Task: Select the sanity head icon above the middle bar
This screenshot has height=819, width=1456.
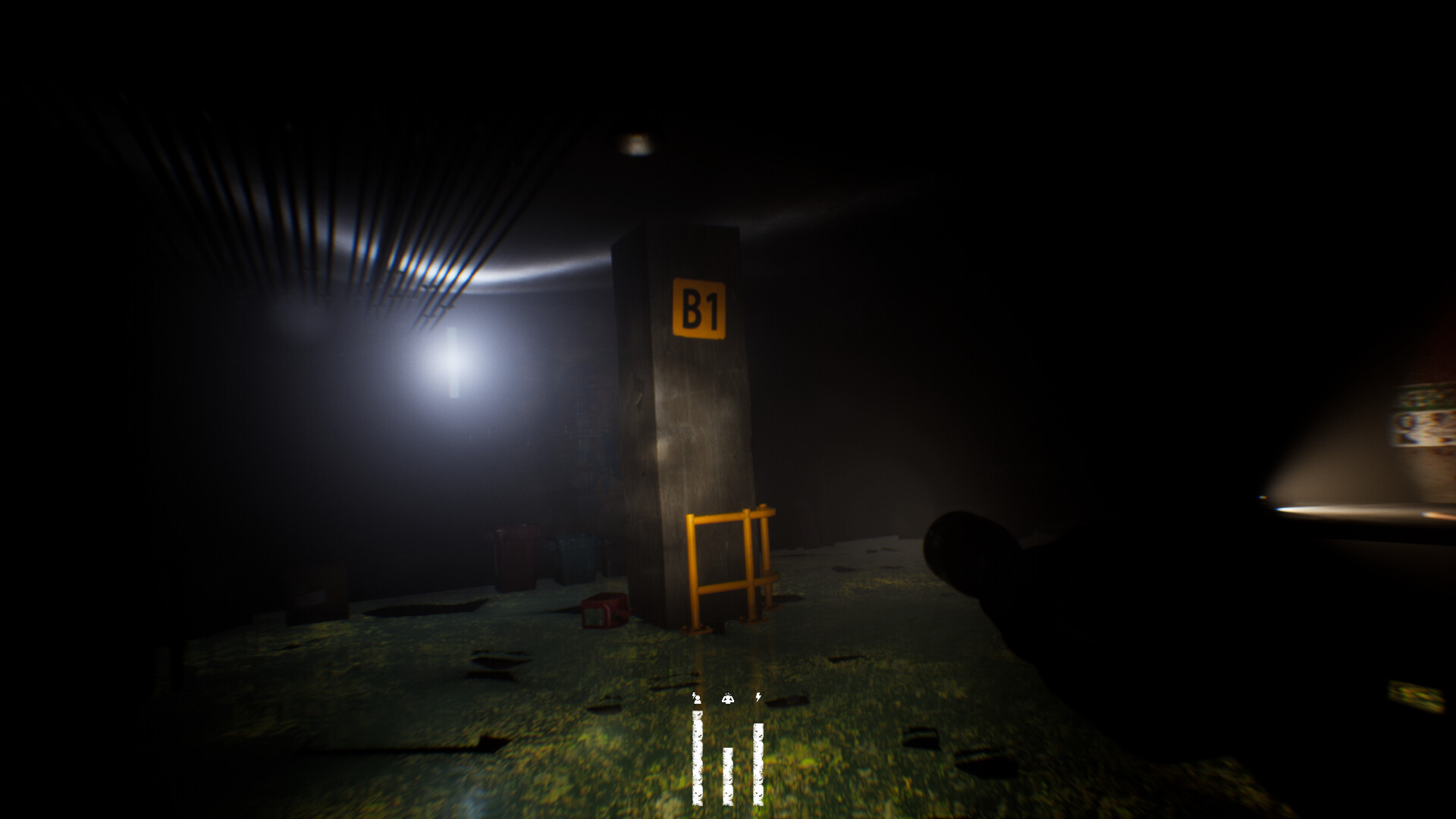Action: 729,698
